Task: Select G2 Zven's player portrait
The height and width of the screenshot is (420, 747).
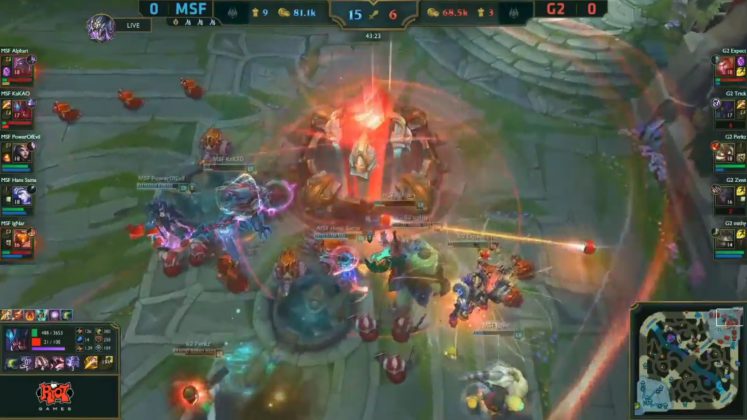Action: click(725, 197)
